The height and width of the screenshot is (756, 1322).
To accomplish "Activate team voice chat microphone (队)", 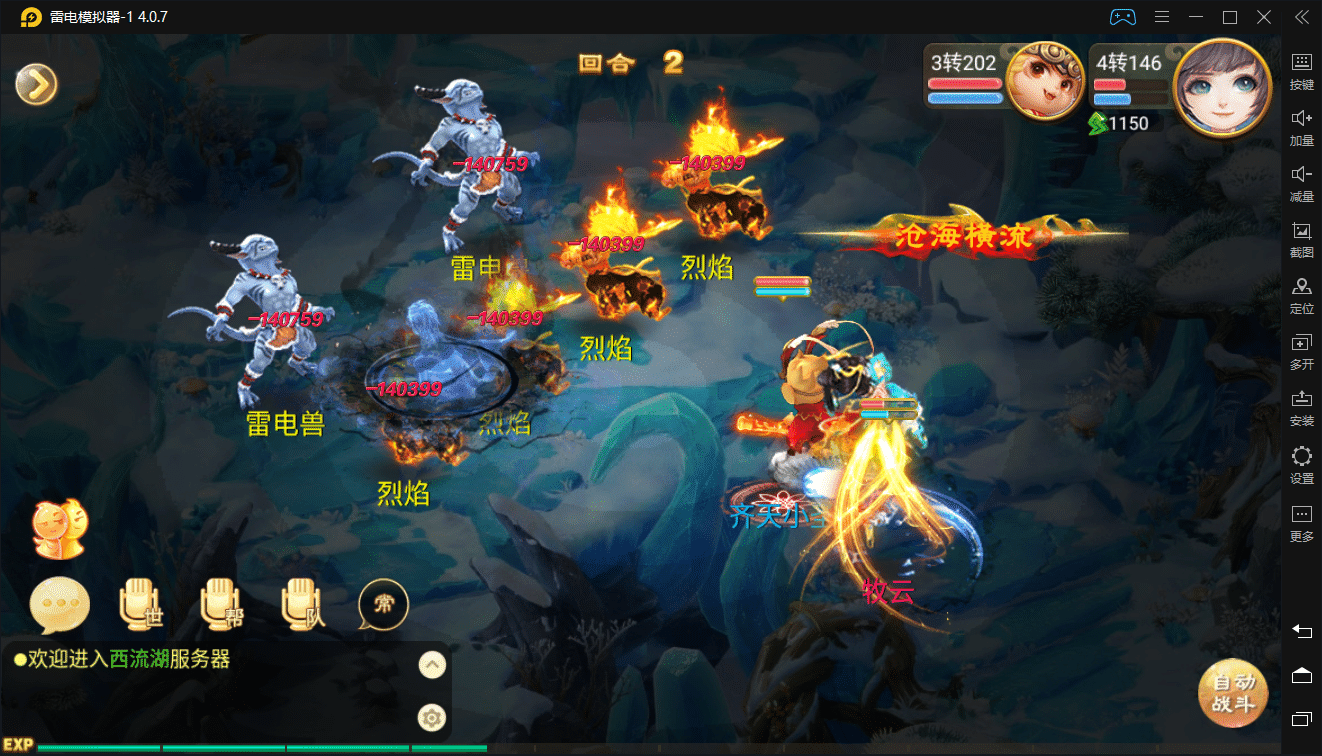I will (x=303, y=604).
